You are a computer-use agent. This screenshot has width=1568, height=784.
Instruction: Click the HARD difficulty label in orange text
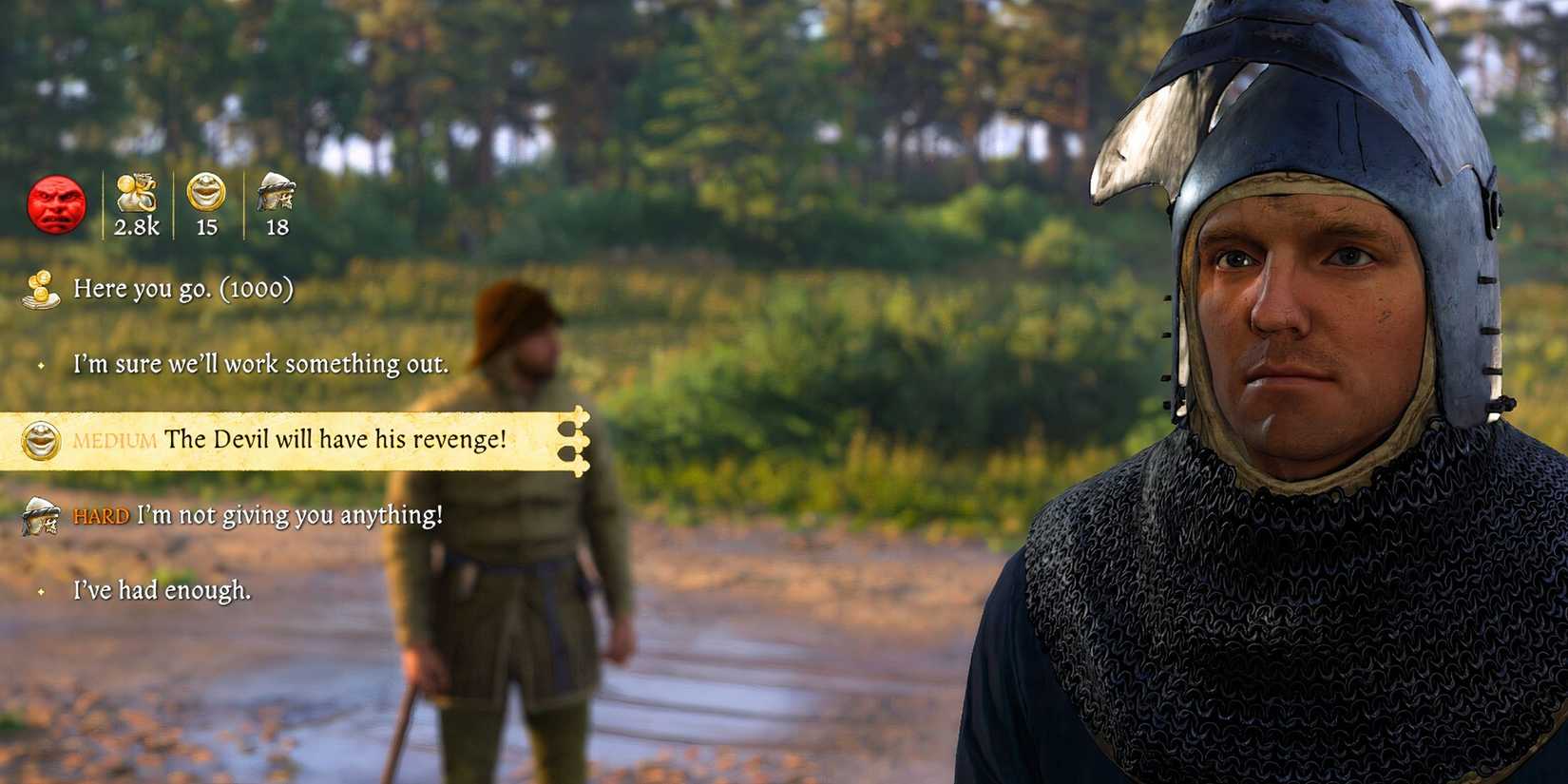(101, 515)
